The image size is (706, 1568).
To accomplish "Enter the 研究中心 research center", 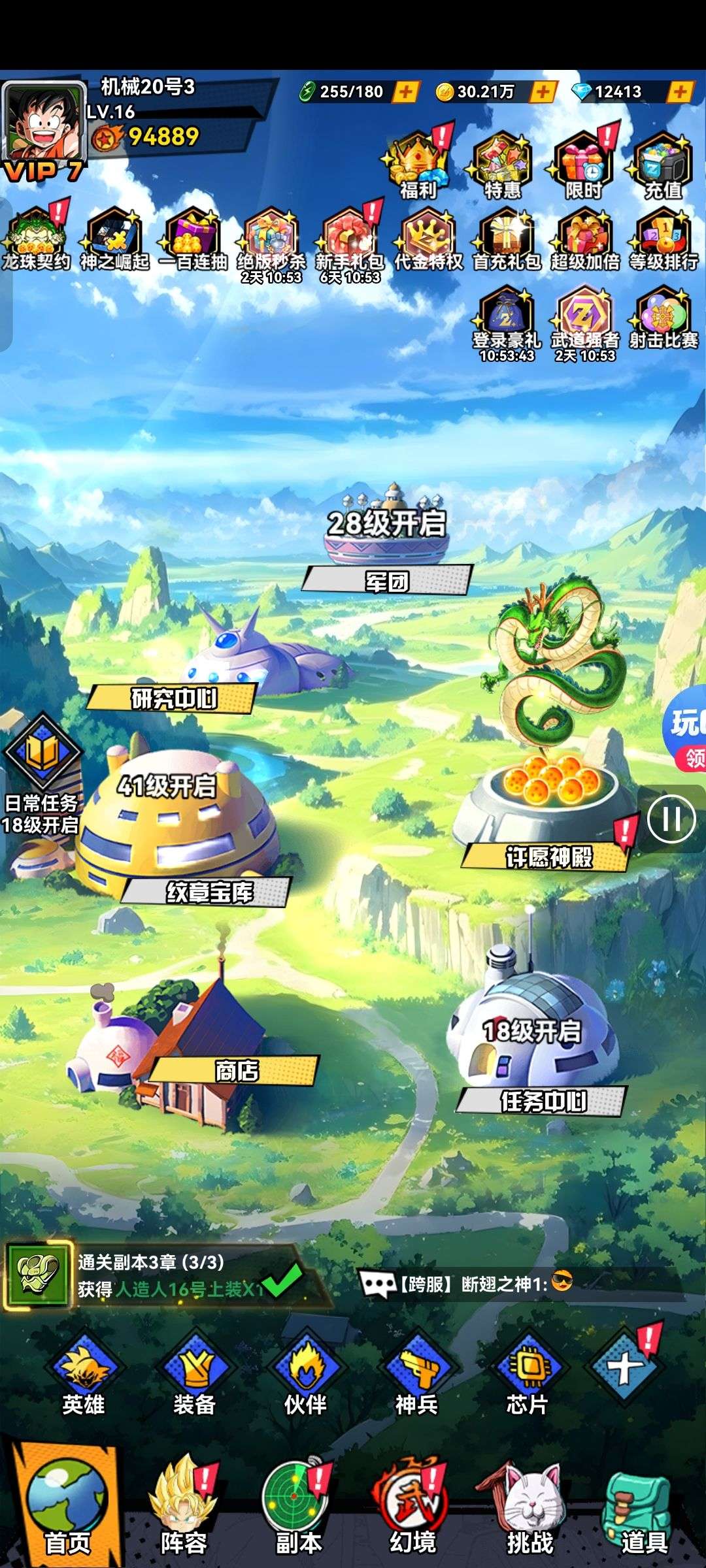I will point(173,698).
